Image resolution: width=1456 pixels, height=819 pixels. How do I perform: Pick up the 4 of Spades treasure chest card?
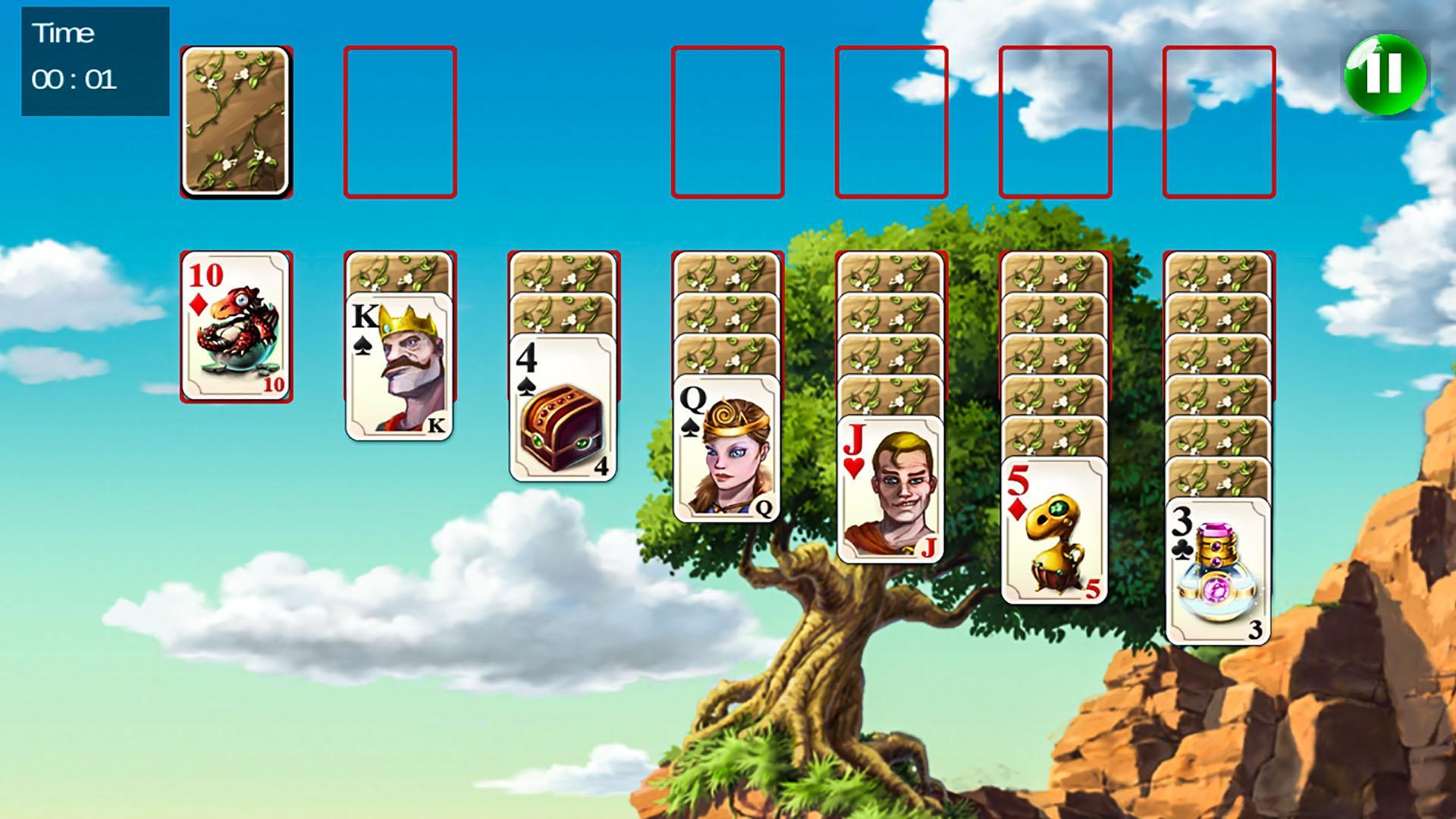(x=563, y=402)
